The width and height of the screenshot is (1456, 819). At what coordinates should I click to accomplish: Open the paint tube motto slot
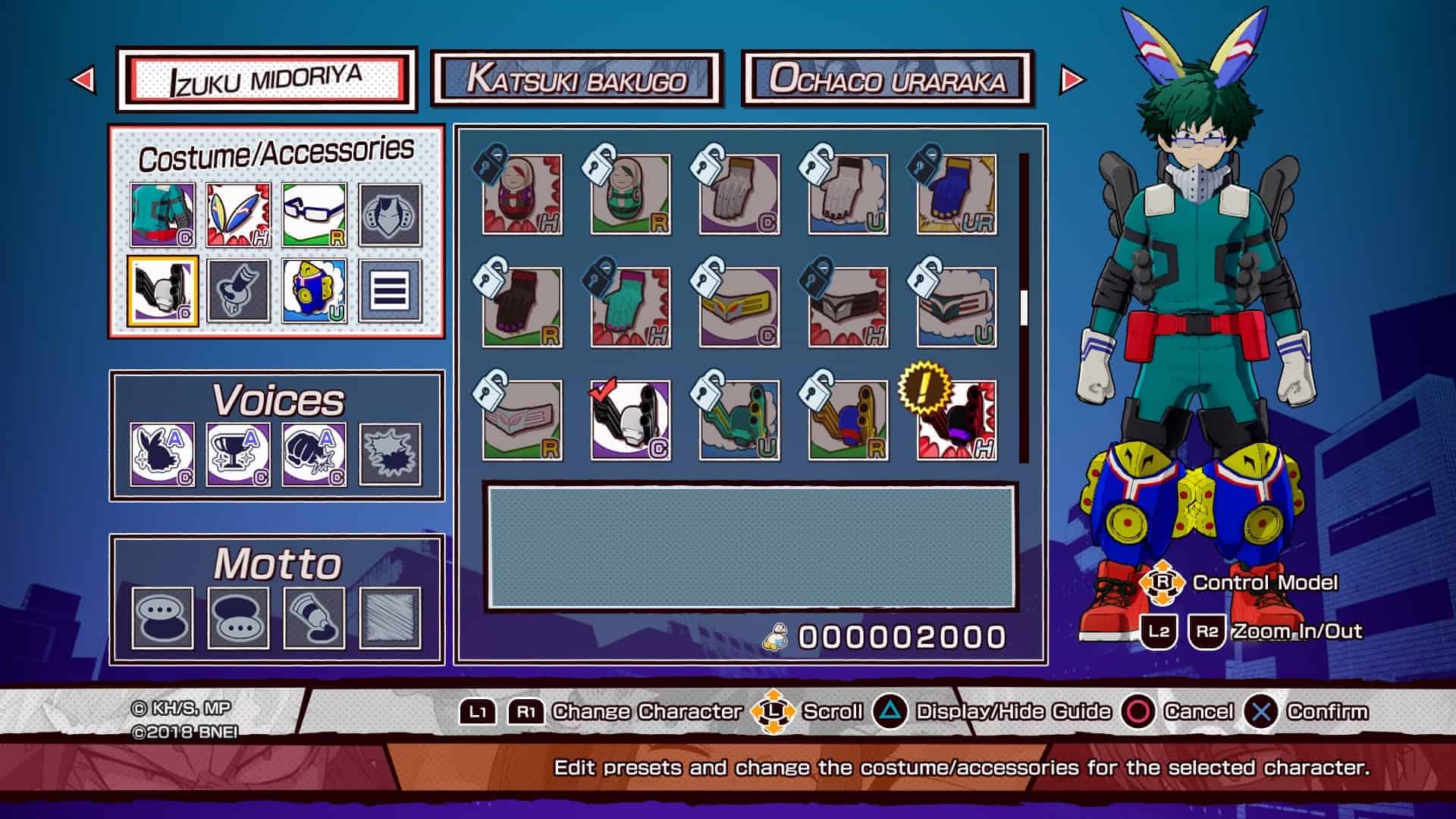(x=314, y=619)
